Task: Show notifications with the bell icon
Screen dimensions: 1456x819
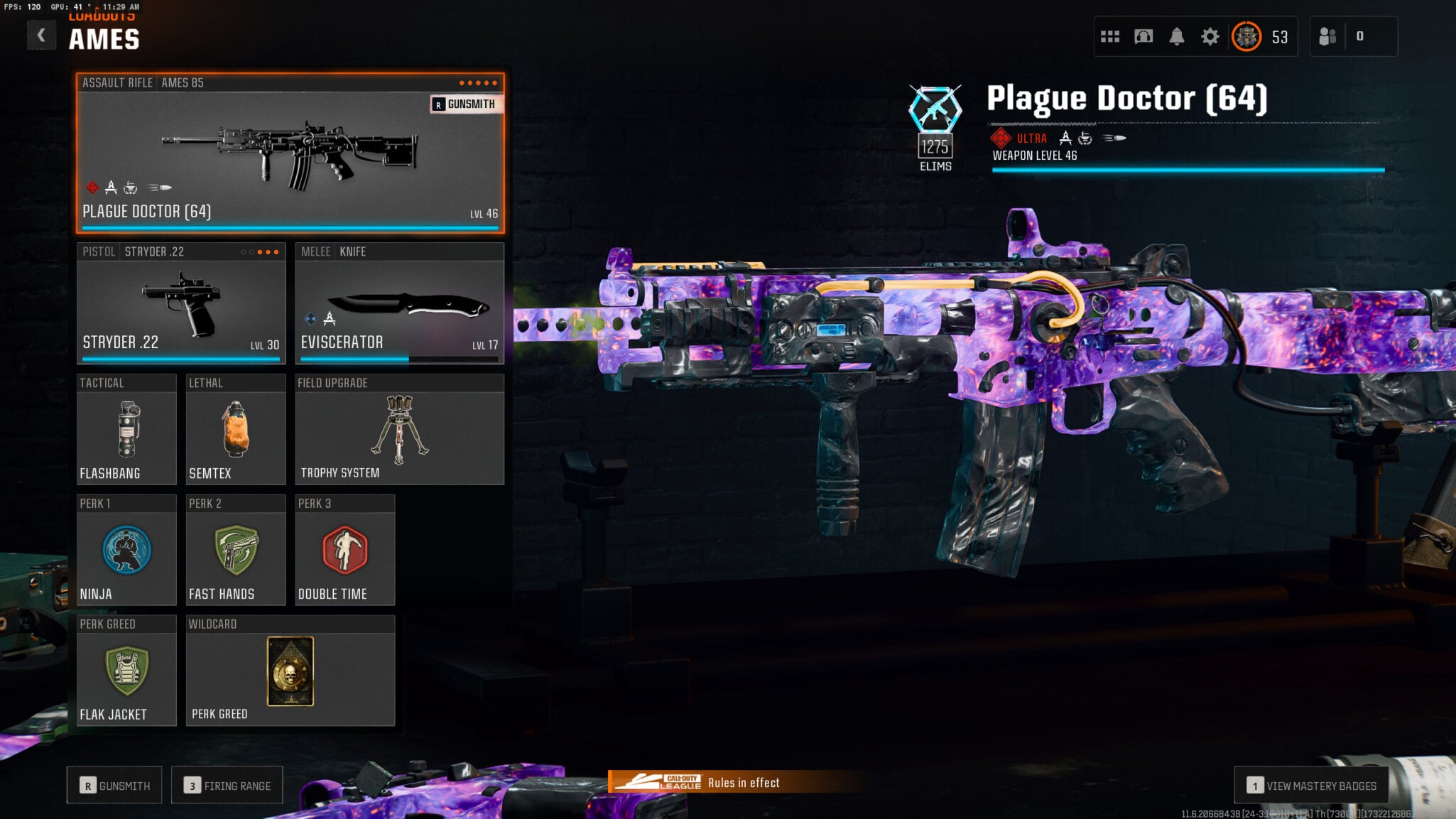Action: coord(1176,36)
